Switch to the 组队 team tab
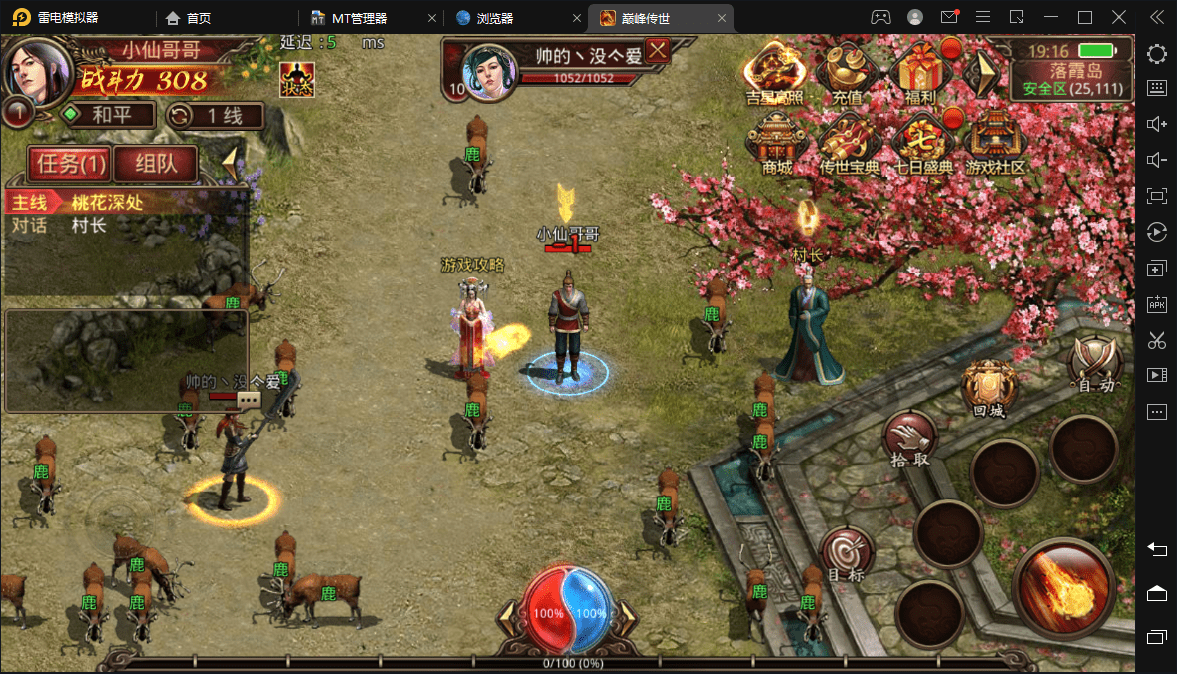1177x674 pixels. pyautogui.click(x=155, y=163)
